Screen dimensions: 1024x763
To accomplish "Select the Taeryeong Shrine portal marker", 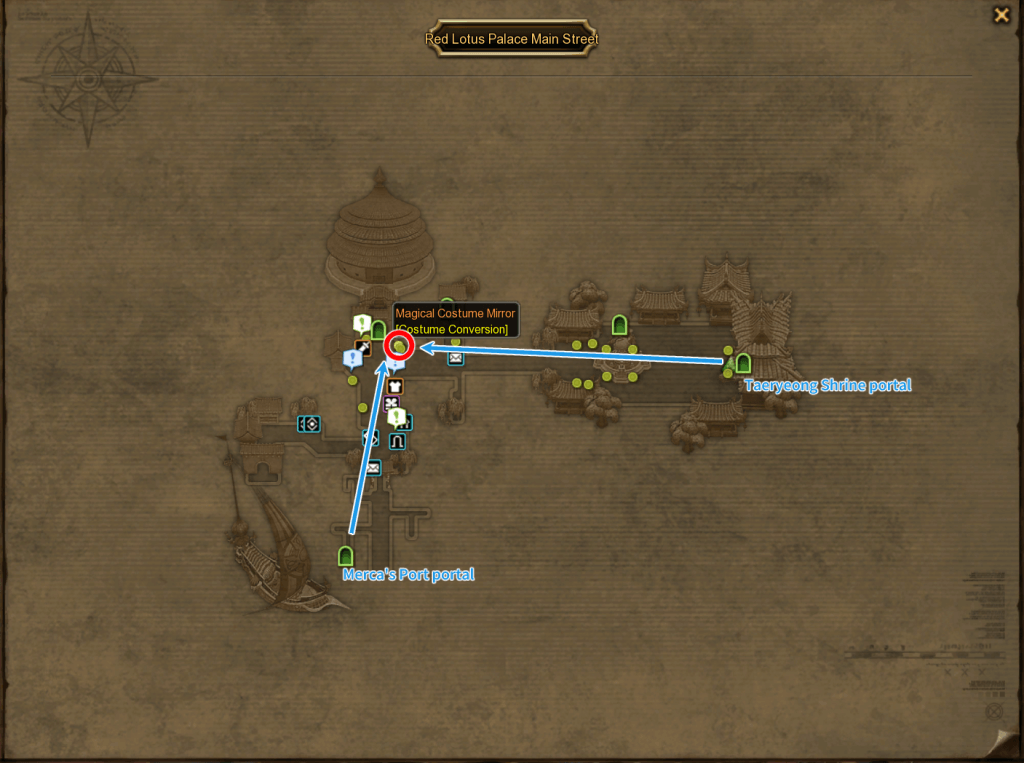I will pos(743,363).
